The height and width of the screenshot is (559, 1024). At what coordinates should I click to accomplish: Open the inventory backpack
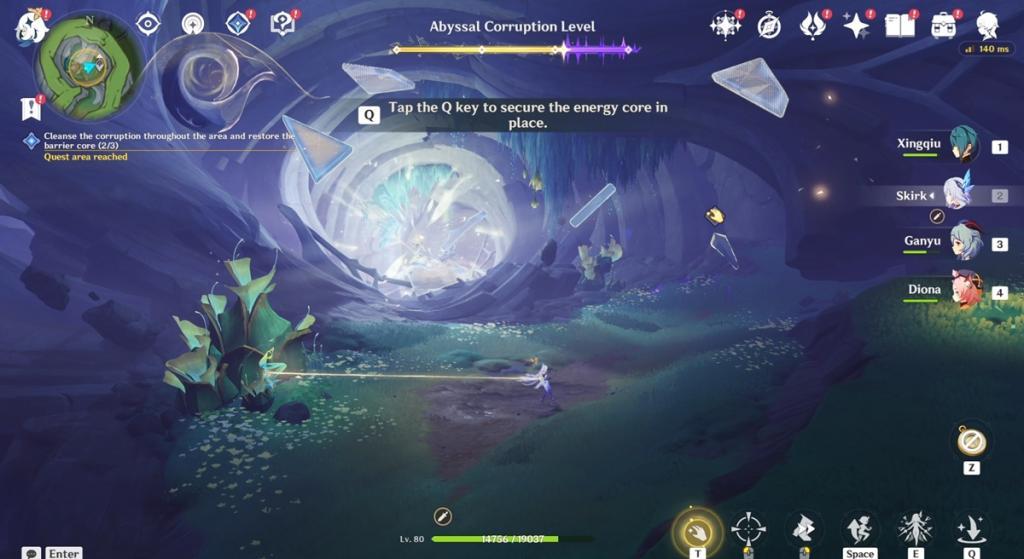943,26
